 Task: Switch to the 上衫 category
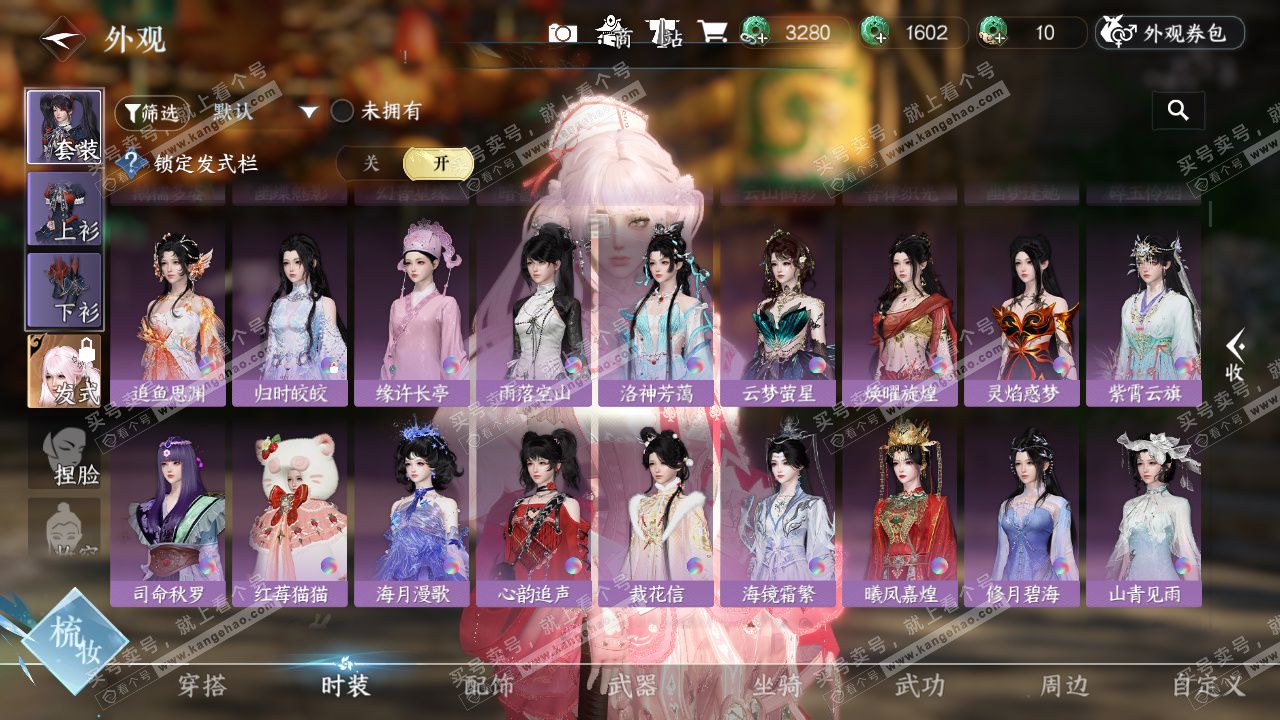(64, 208)
